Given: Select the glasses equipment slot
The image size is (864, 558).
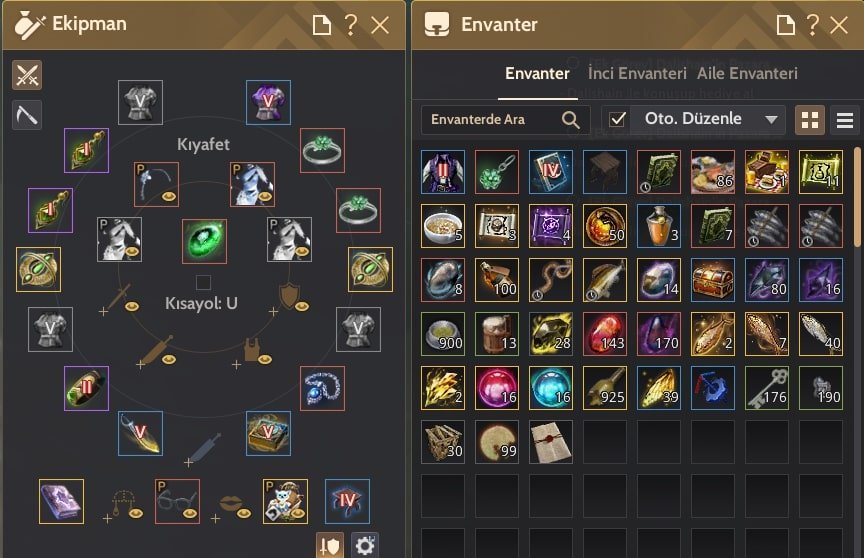Looking at the screenshot, I should (x=177, y=501).
